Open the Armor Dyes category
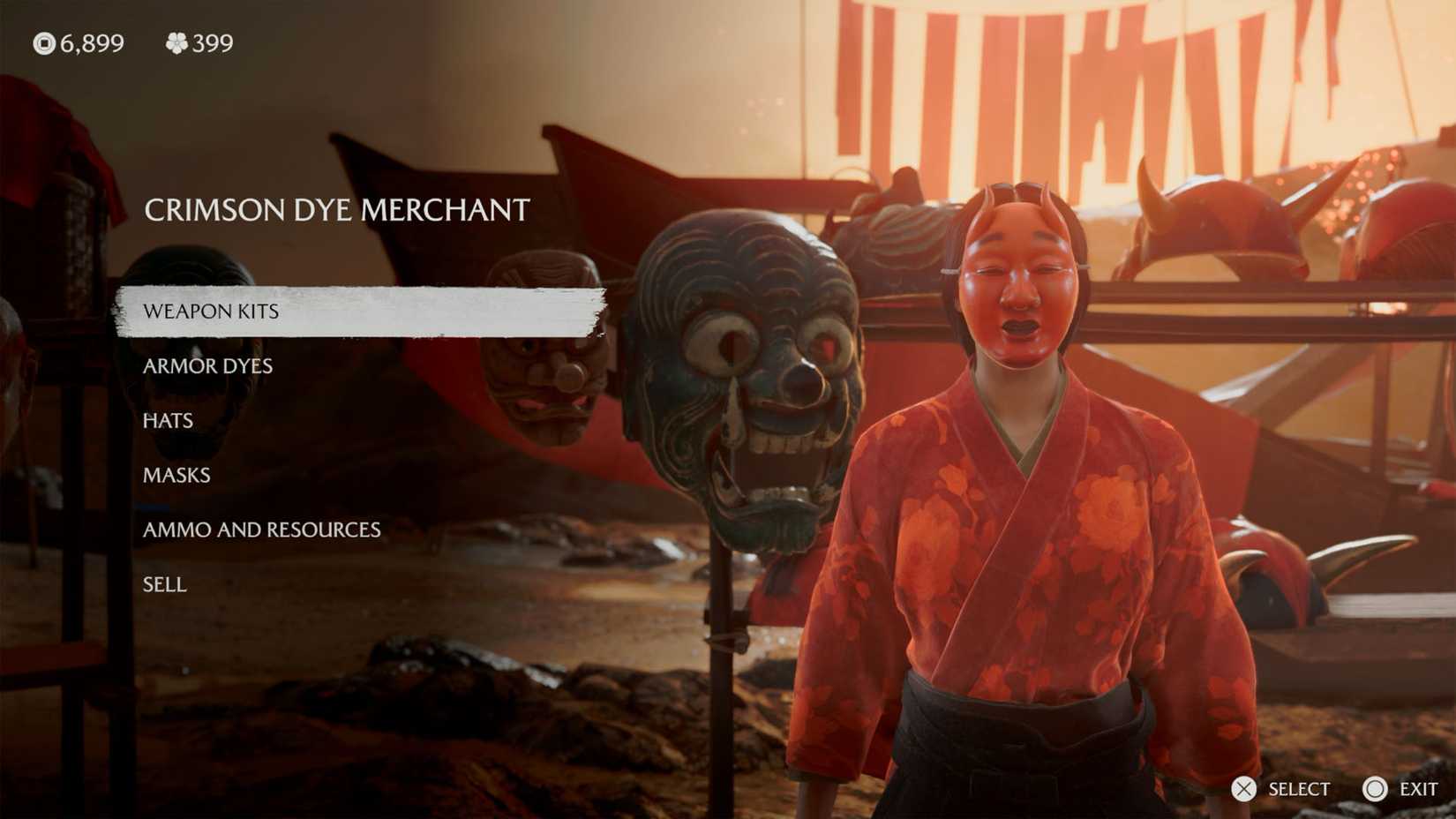Image resolution: width=1456 pixels, height=819 pixels. [206, 365]
